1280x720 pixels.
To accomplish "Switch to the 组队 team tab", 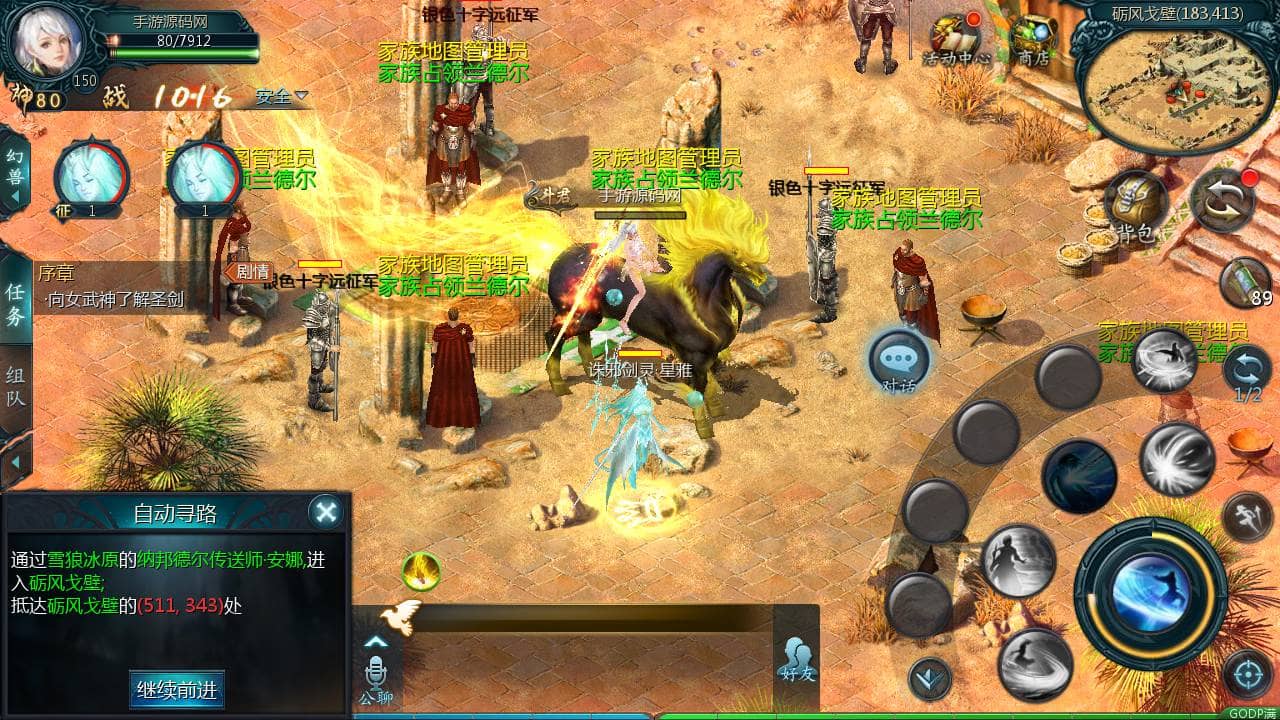I will [x=15, y=388].
